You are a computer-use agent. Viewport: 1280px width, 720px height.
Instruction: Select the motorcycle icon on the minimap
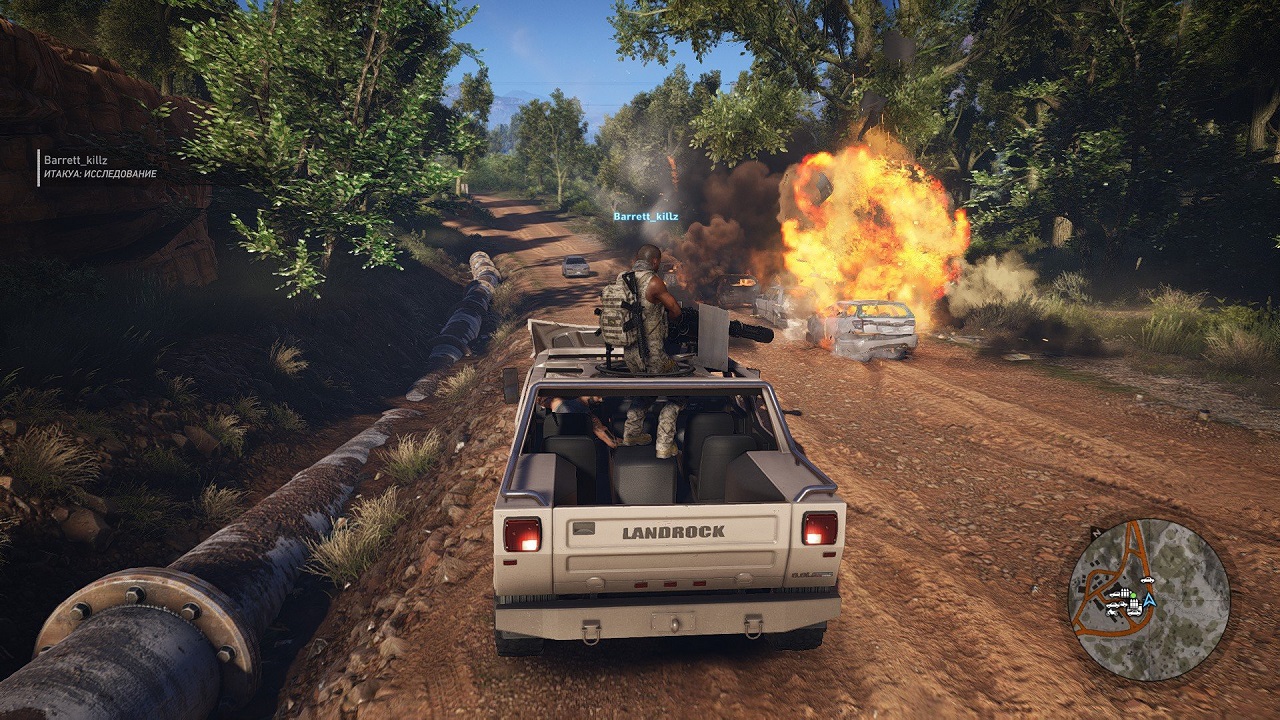coord(1111,612)
